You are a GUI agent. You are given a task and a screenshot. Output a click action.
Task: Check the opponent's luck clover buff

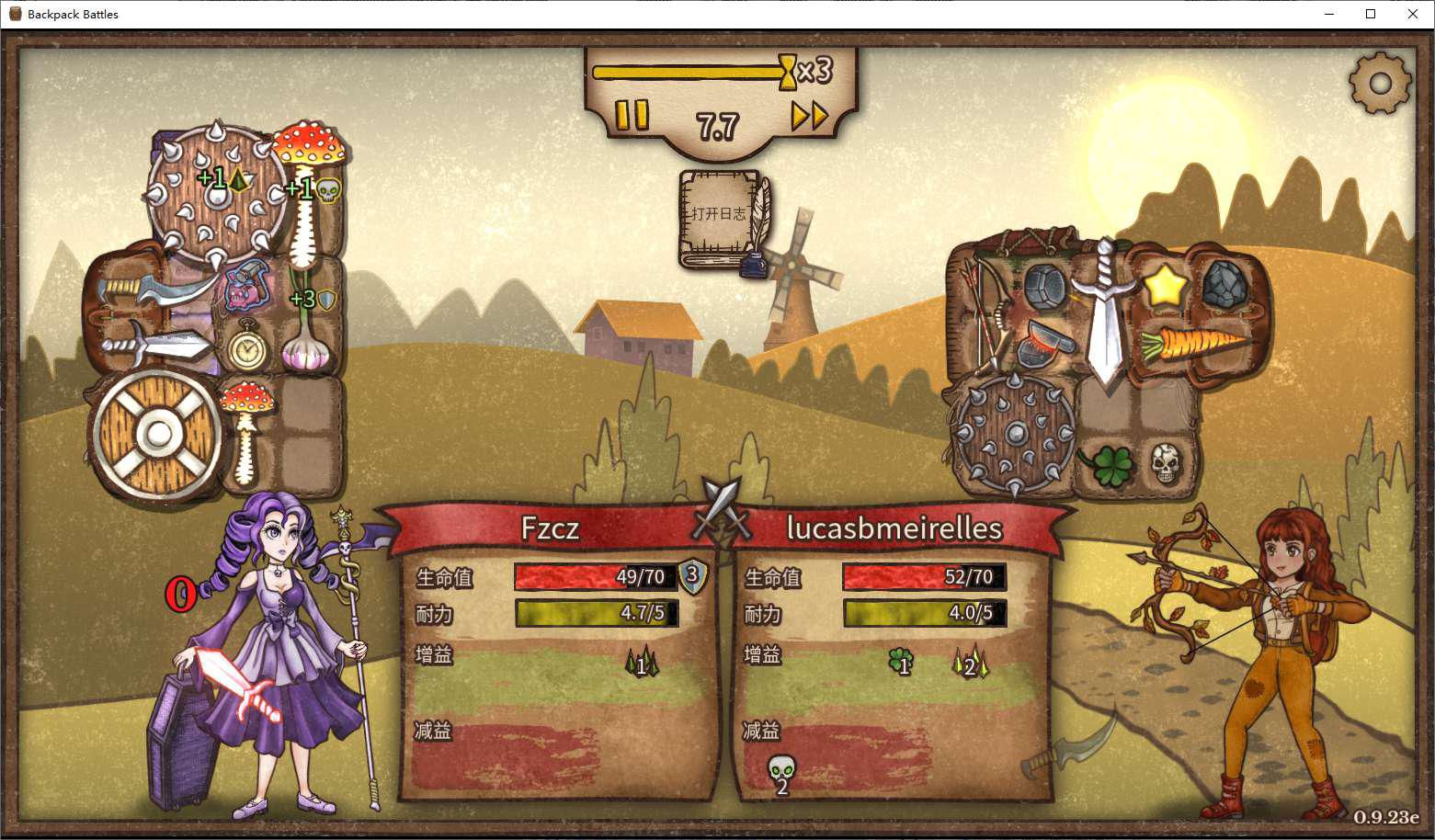(900, 661)
